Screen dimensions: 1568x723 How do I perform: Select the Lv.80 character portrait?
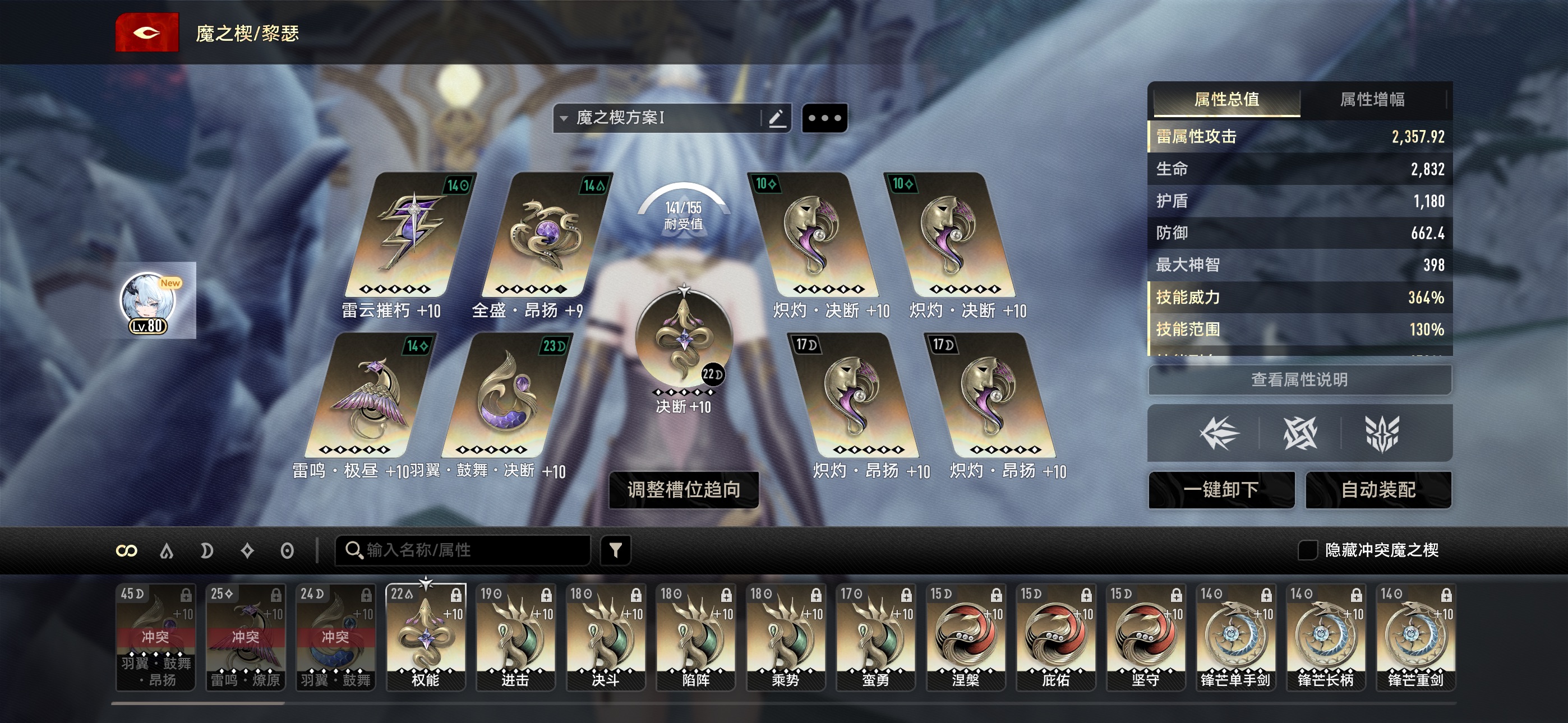click(149, 303)
